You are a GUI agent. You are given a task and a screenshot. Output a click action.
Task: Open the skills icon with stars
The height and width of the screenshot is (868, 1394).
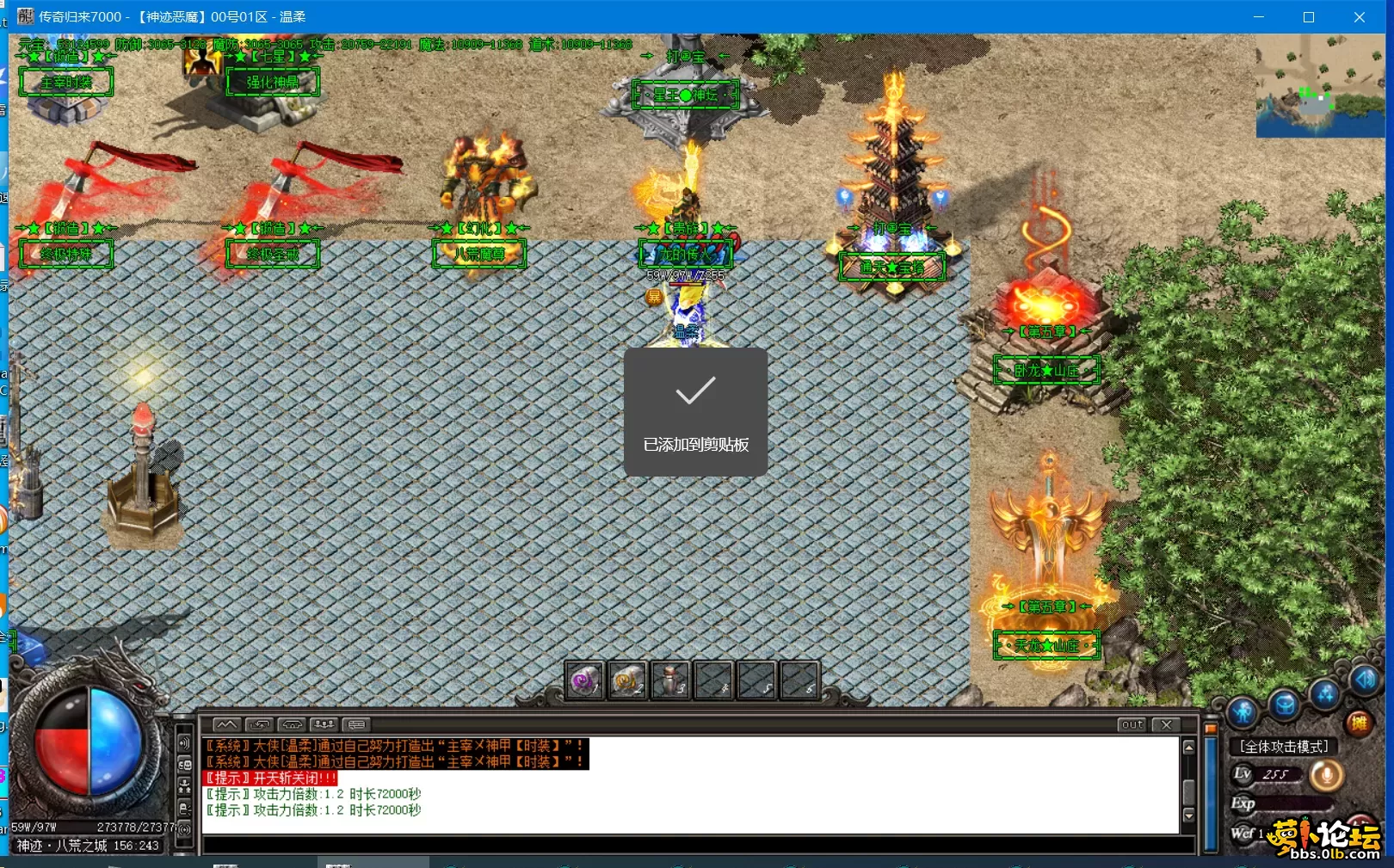pos(1323,696)
